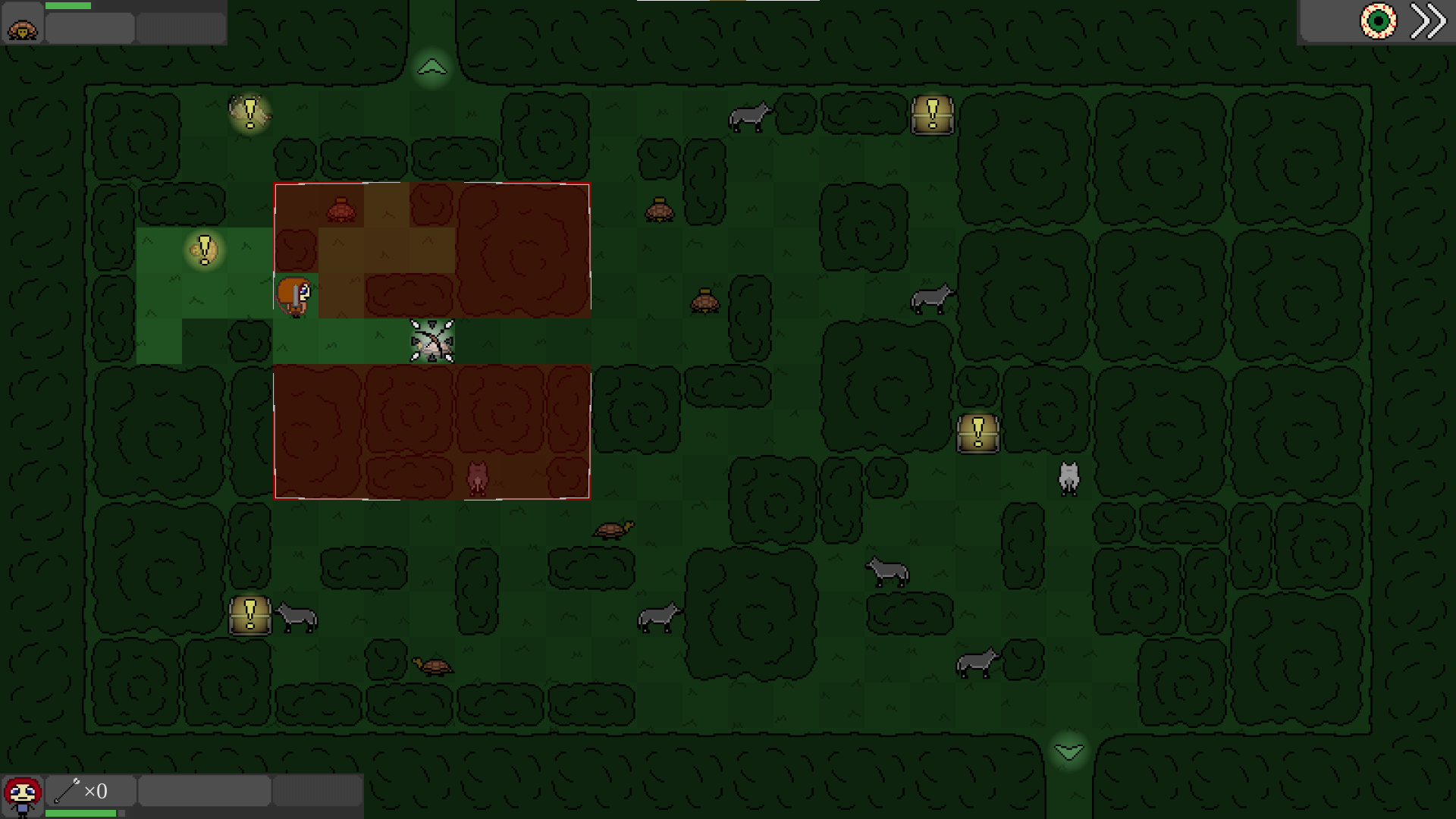
Task: Click the wolf near the bottom-left chest
Action: [x=297, y=619]
